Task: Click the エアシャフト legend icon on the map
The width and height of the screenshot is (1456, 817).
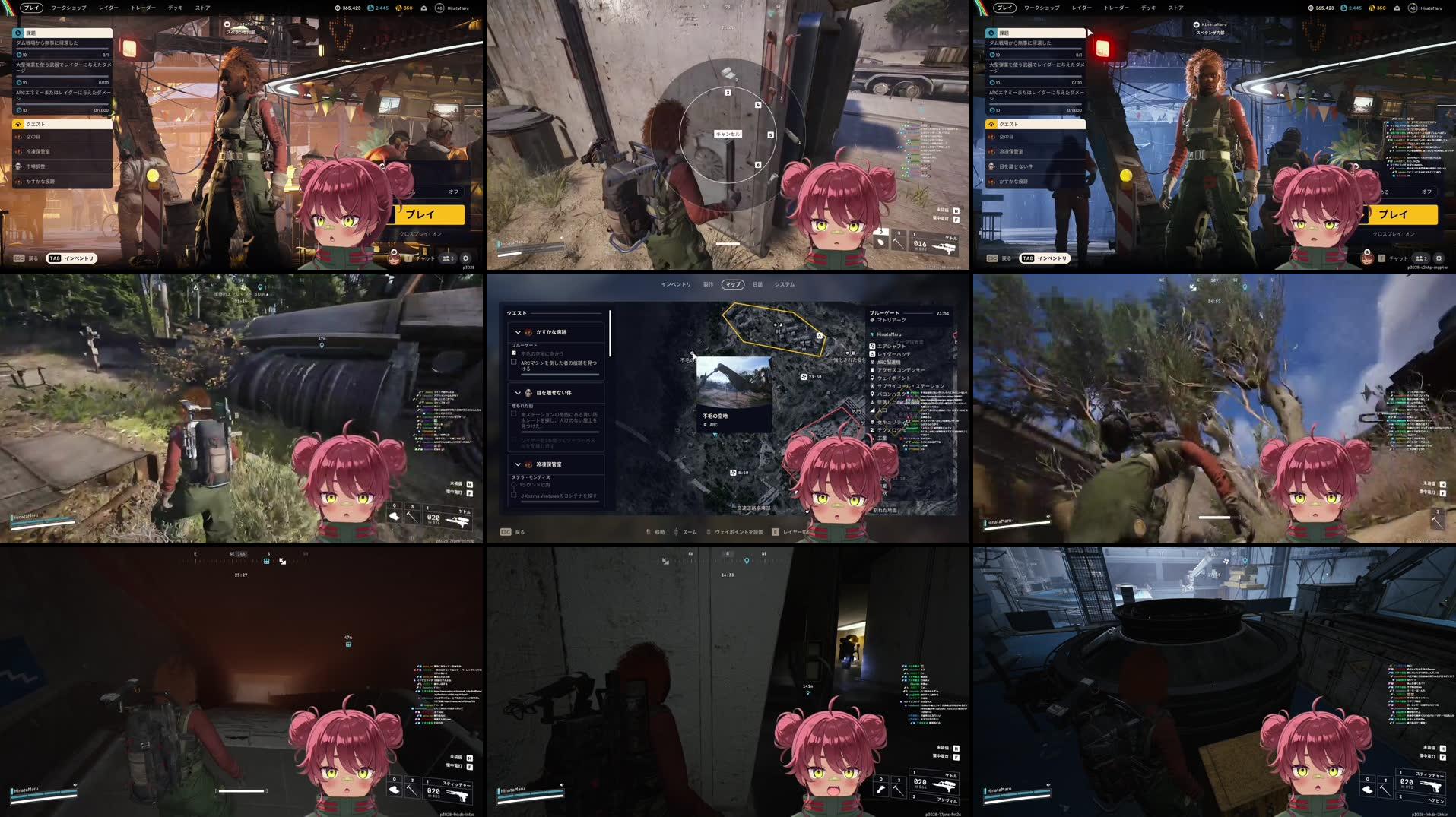Action: [x=873, y=346]
